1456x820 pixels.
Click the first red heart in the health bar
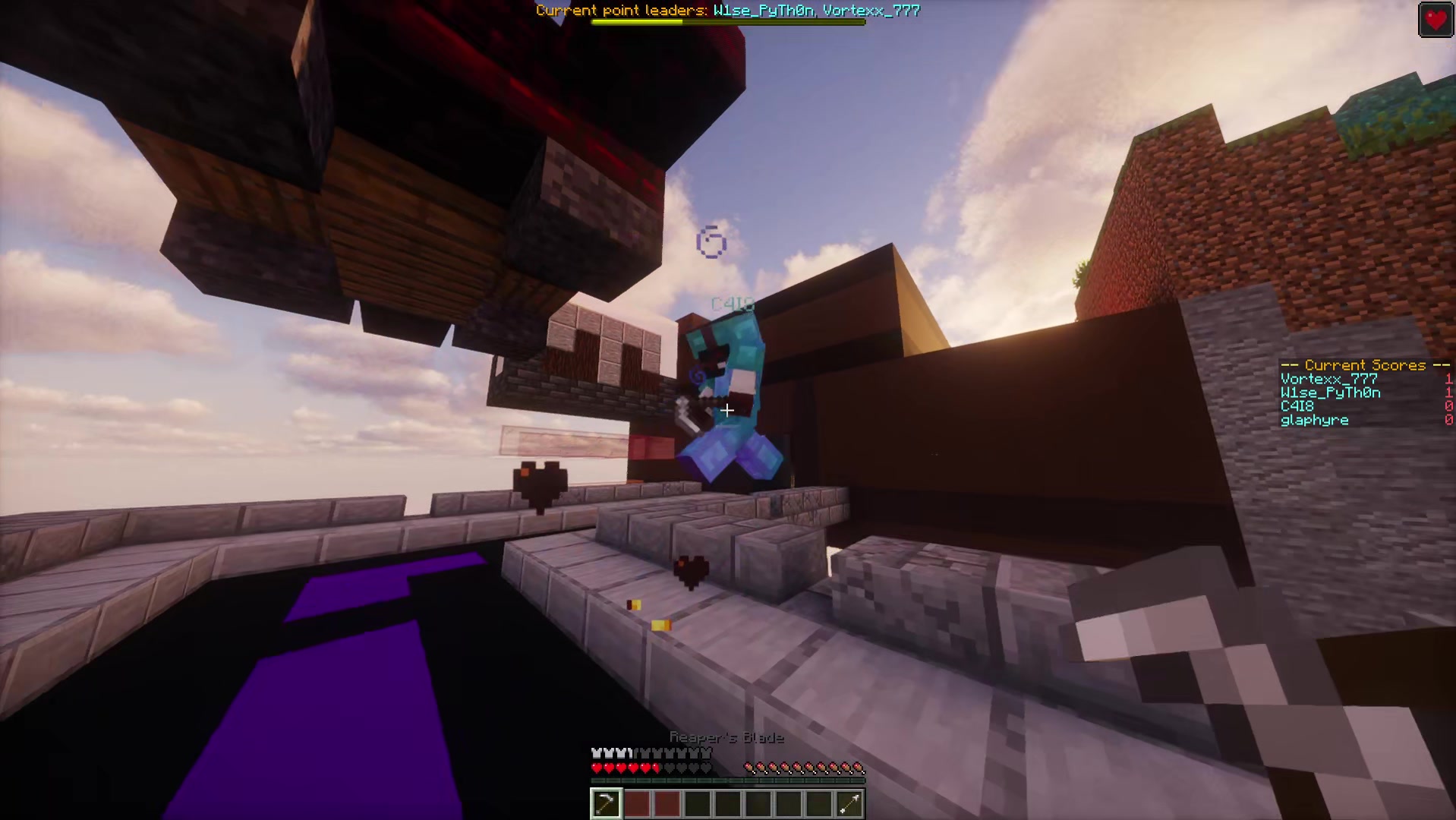tap(596, 768)
